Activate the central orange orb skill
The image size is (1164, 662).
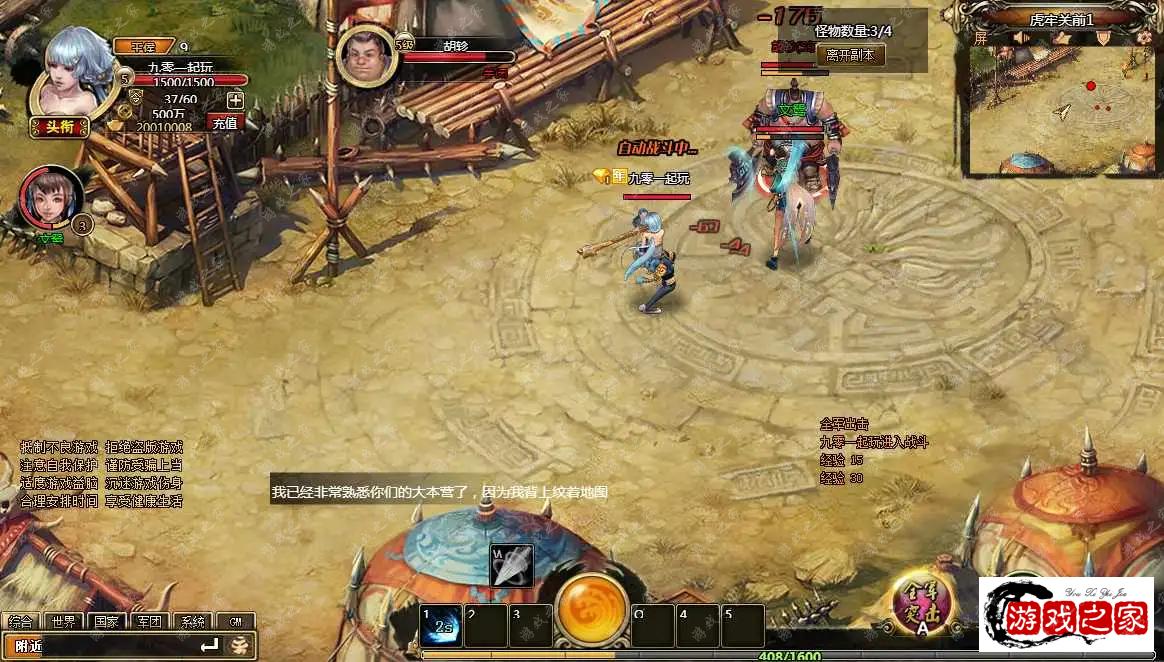(592, 611)
